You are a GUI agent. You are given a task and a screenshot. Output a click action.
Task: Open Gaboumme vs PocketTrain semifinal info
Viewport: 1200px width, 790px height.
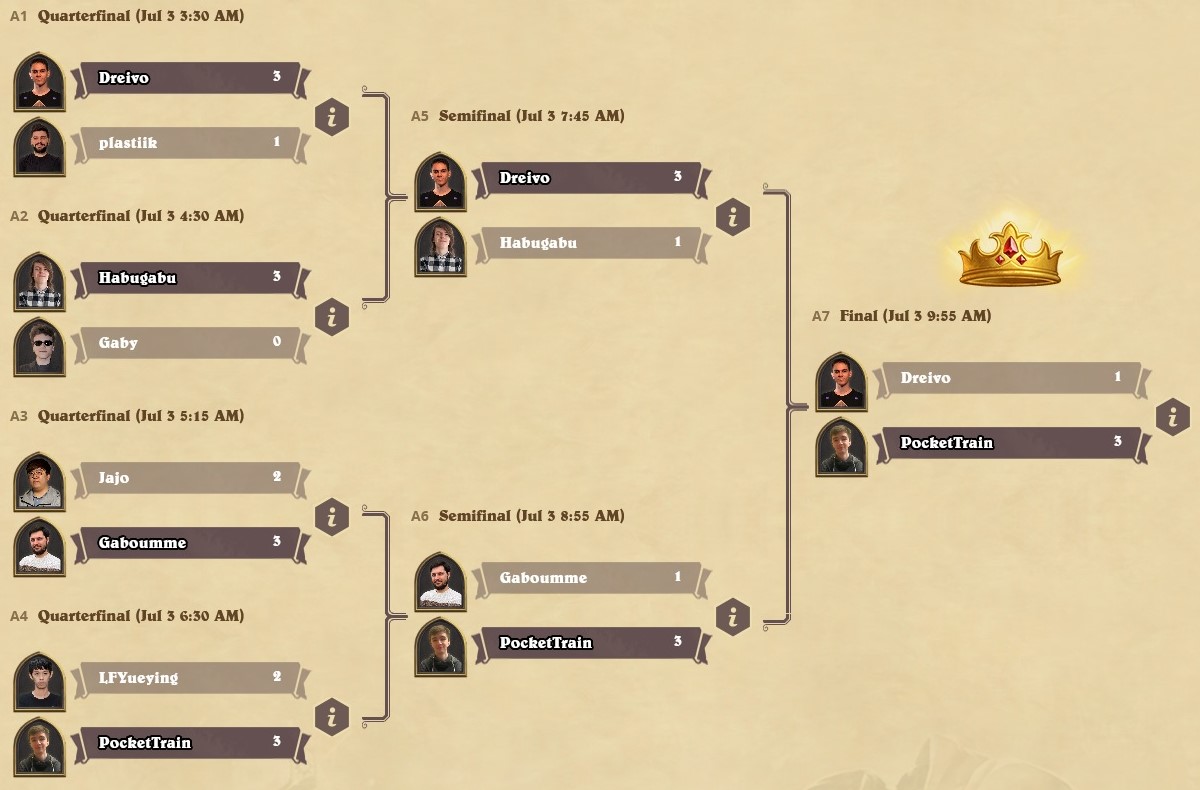click(x=733, y=617)
